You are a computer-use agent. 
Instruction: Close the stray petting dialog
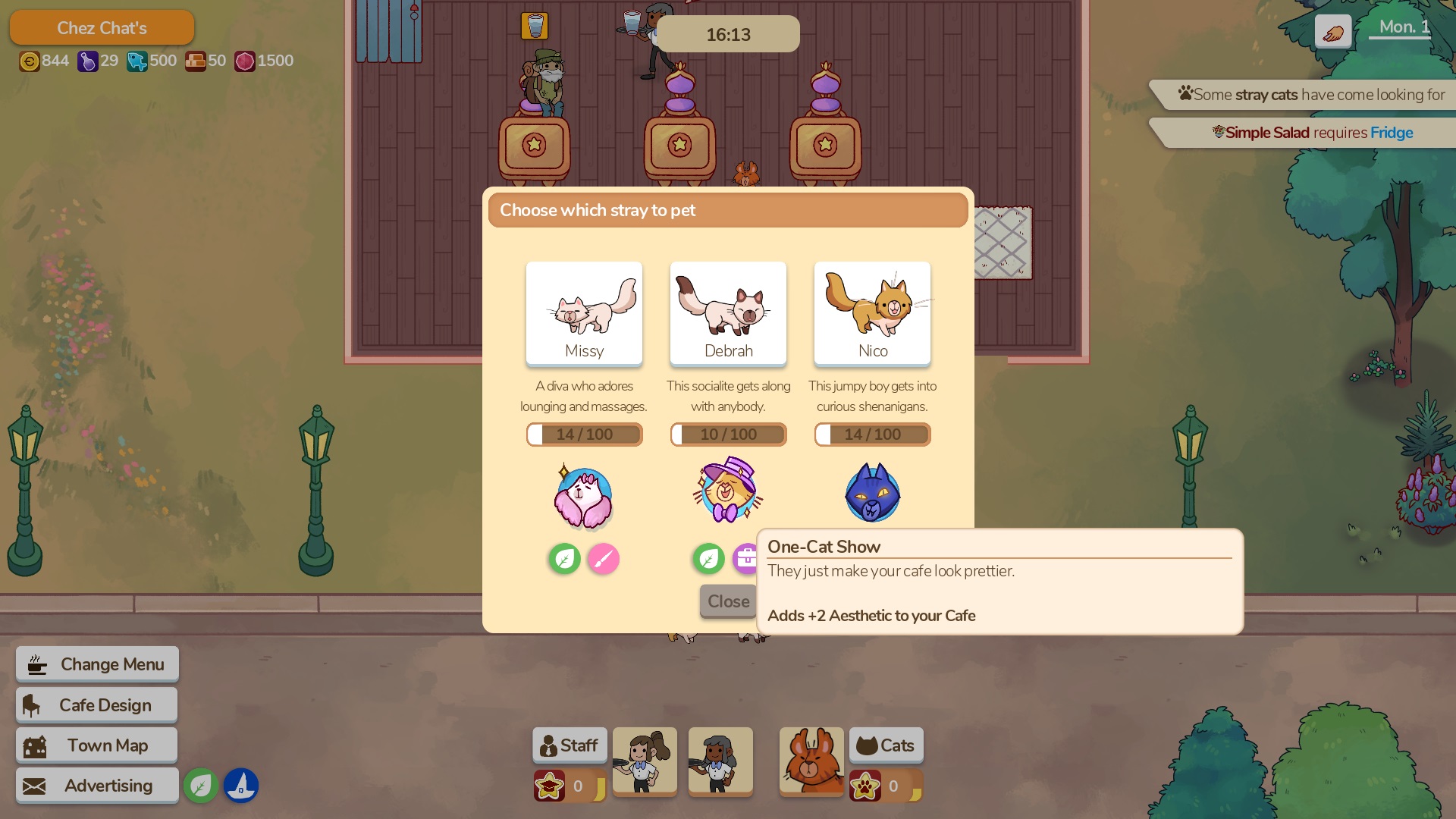tap(727, 601)
